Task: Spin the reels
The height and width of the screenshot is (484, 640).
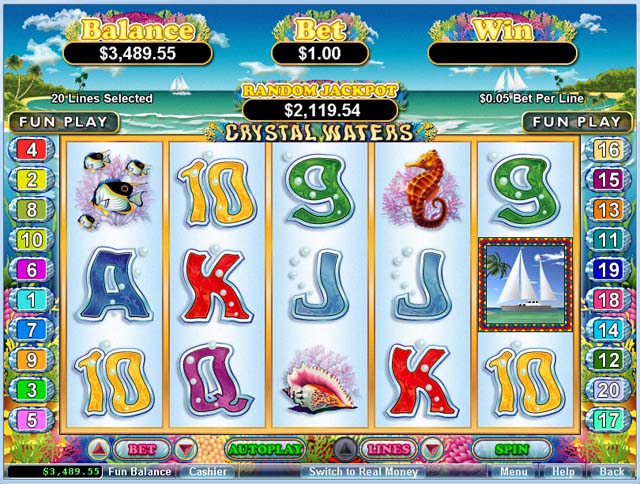Action: (511, 449)
